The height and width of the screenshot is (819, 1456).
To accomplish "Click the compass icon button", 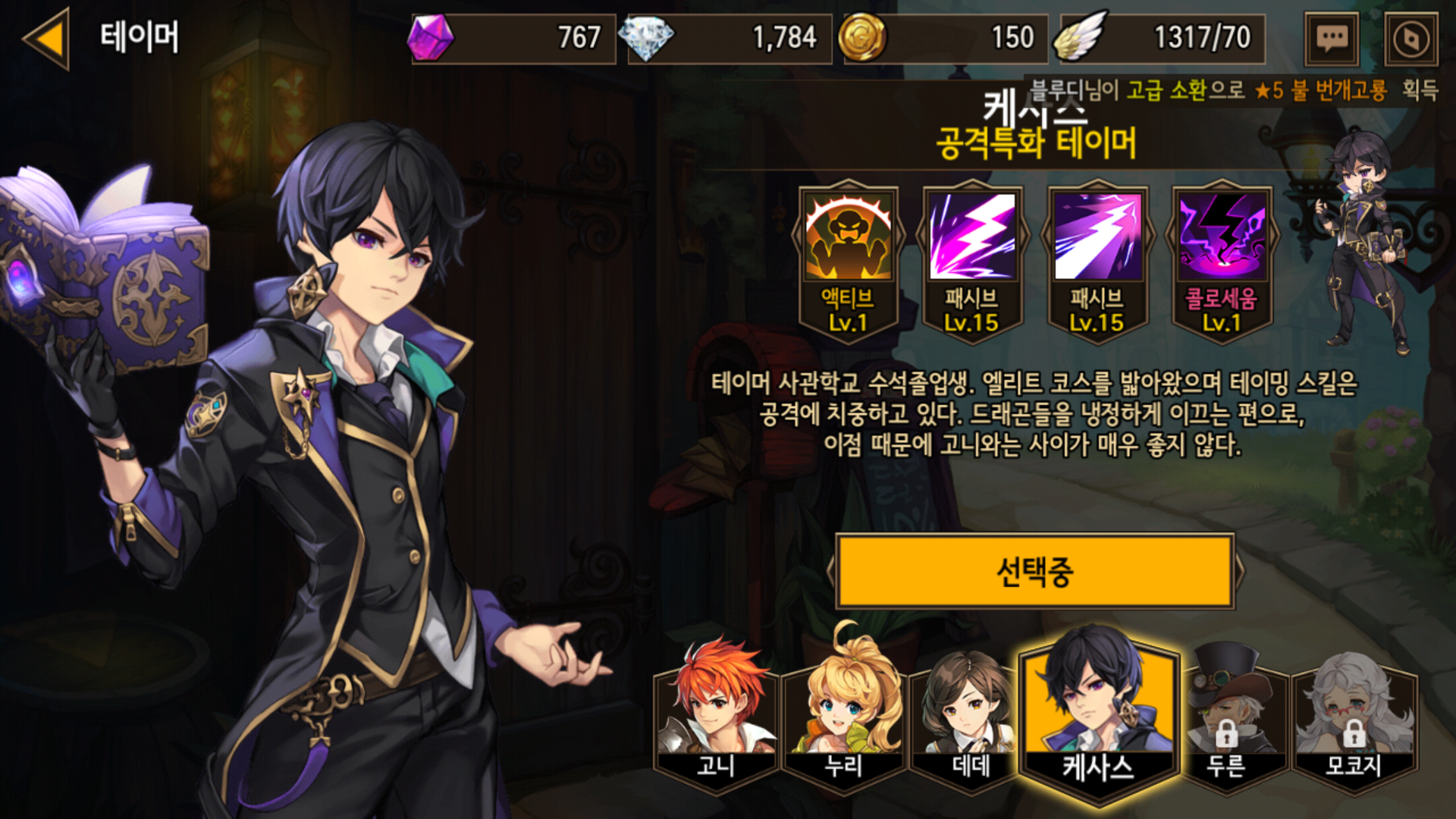I will tap(1410, 38).
